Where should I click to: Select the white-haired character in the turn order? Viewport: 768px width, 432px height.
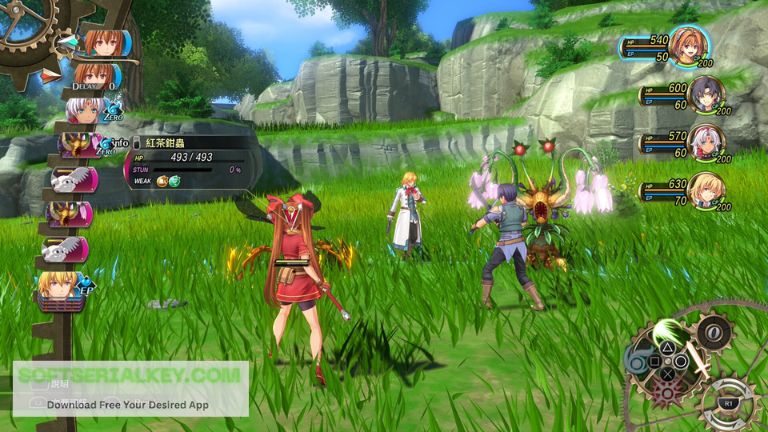[x=84, y=108]
